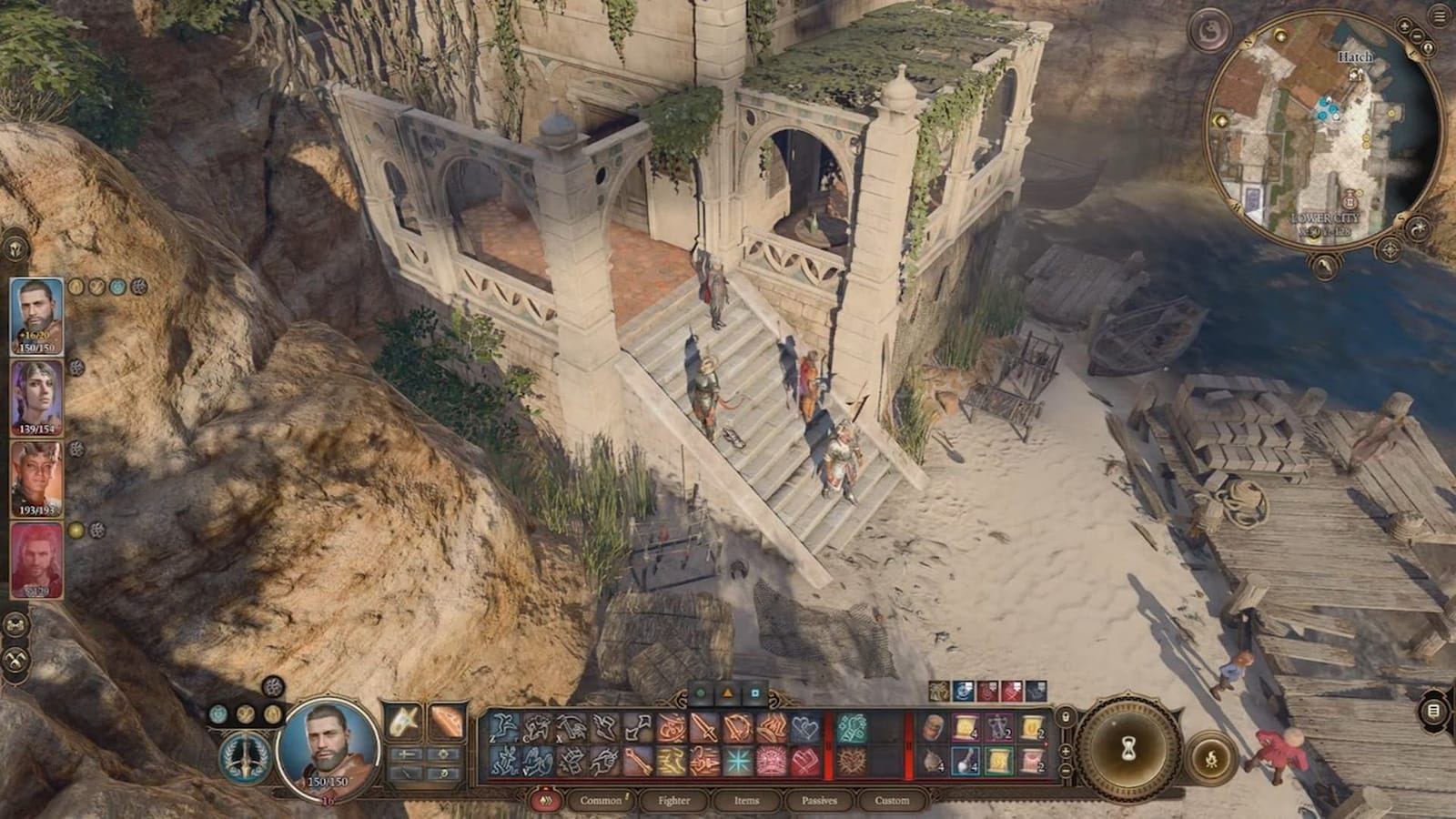
Task: Open the journal icon at bottom right
Action: coord(1431,712)
